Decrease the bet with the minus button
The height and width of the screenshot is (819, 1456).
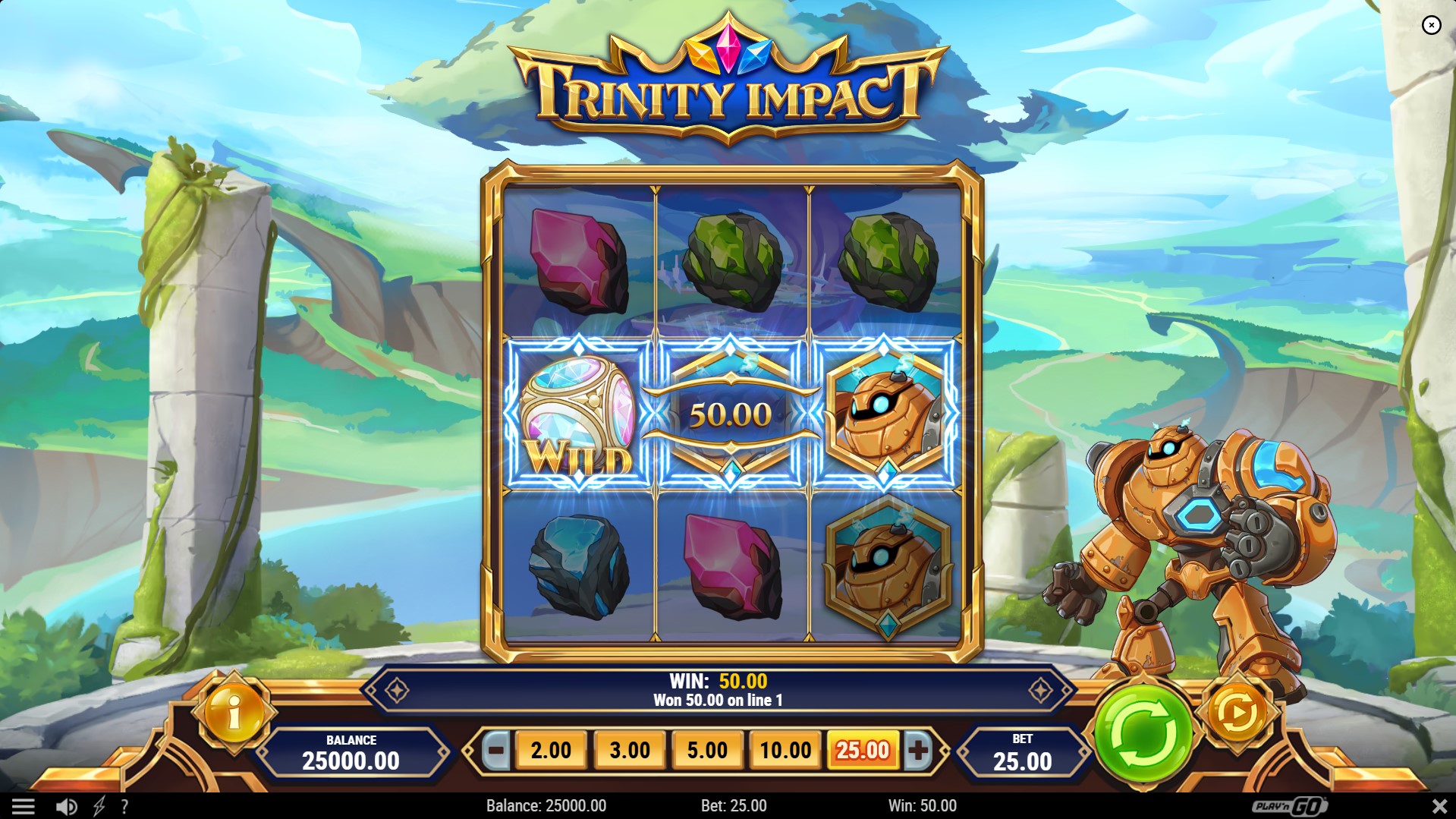coord(496,750)
